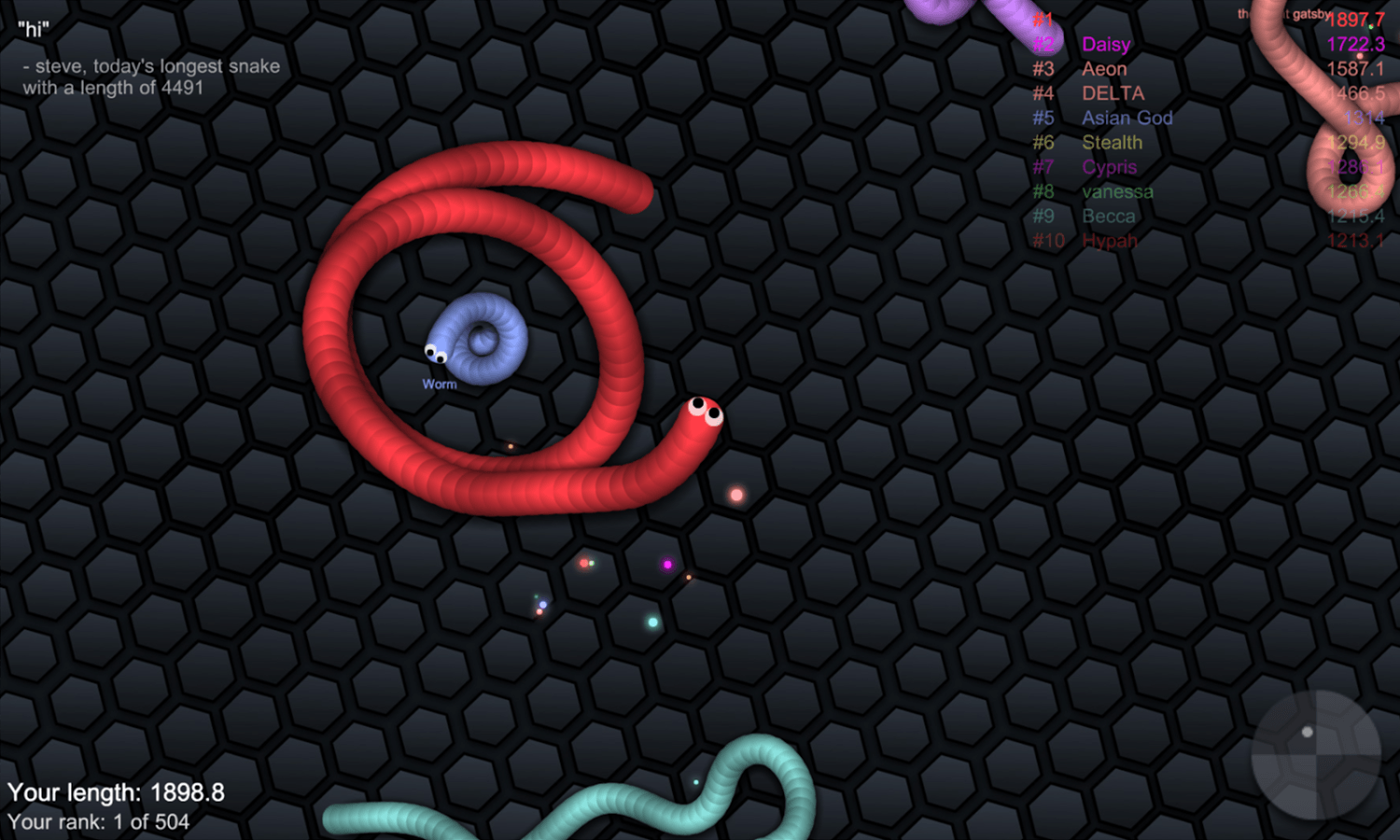Click the vanessa leaderboard row

pos(1117,191)
